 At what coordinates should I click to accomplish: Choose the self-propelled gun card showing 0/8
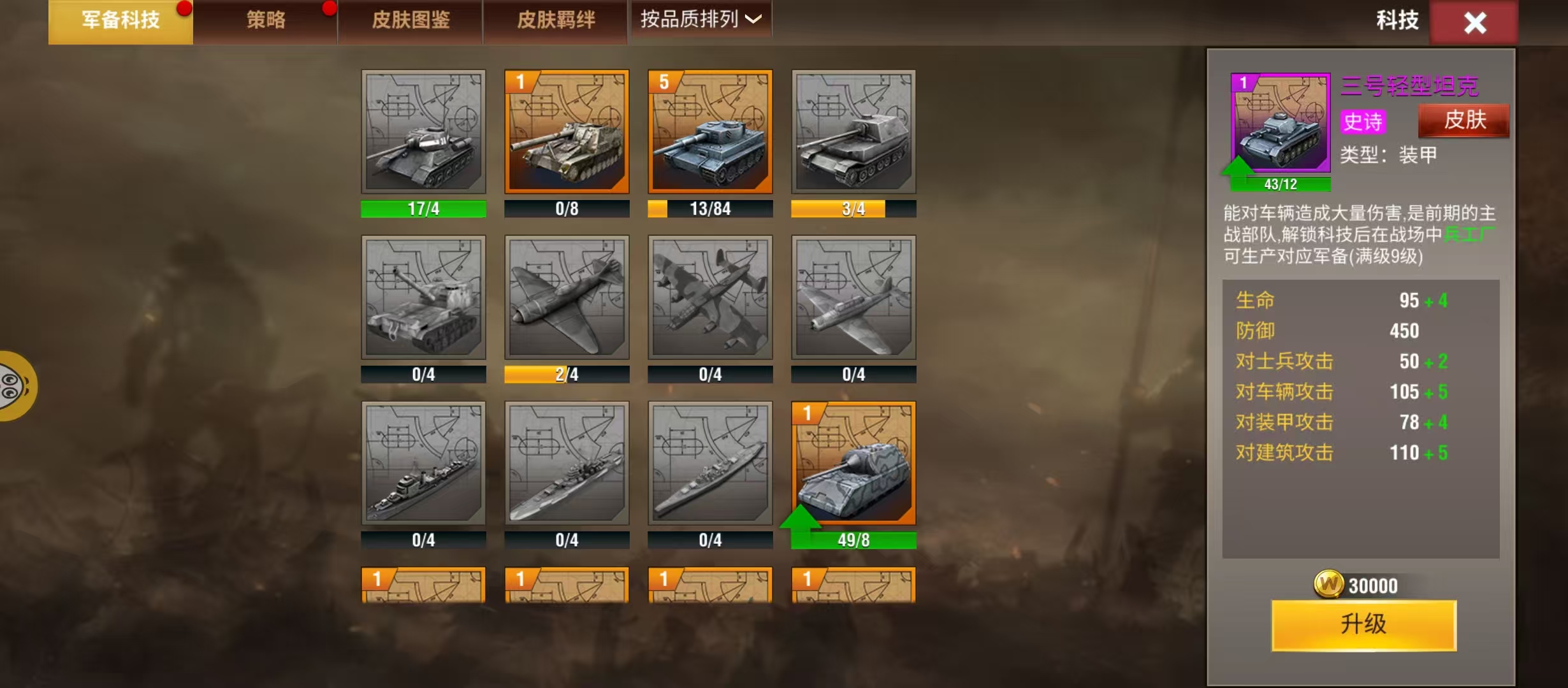point(567,132)
